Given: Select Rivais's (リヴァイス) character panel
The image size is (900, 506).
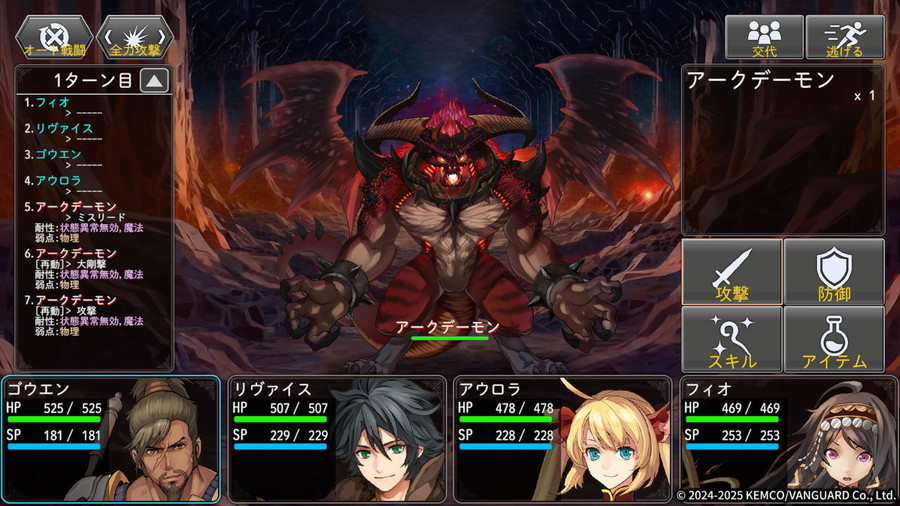Looking at the screenshot, I should coord(336,438).
